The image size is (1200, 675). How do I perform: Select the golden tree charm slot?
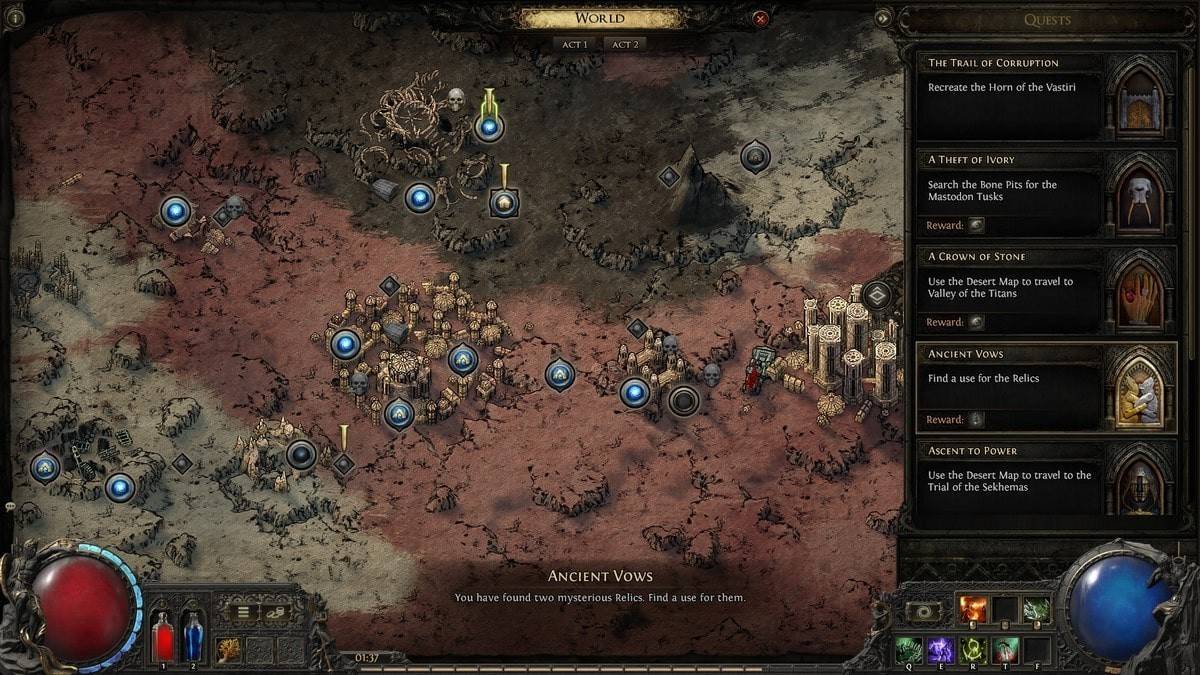pyautogui.click(x=229, y=649)
